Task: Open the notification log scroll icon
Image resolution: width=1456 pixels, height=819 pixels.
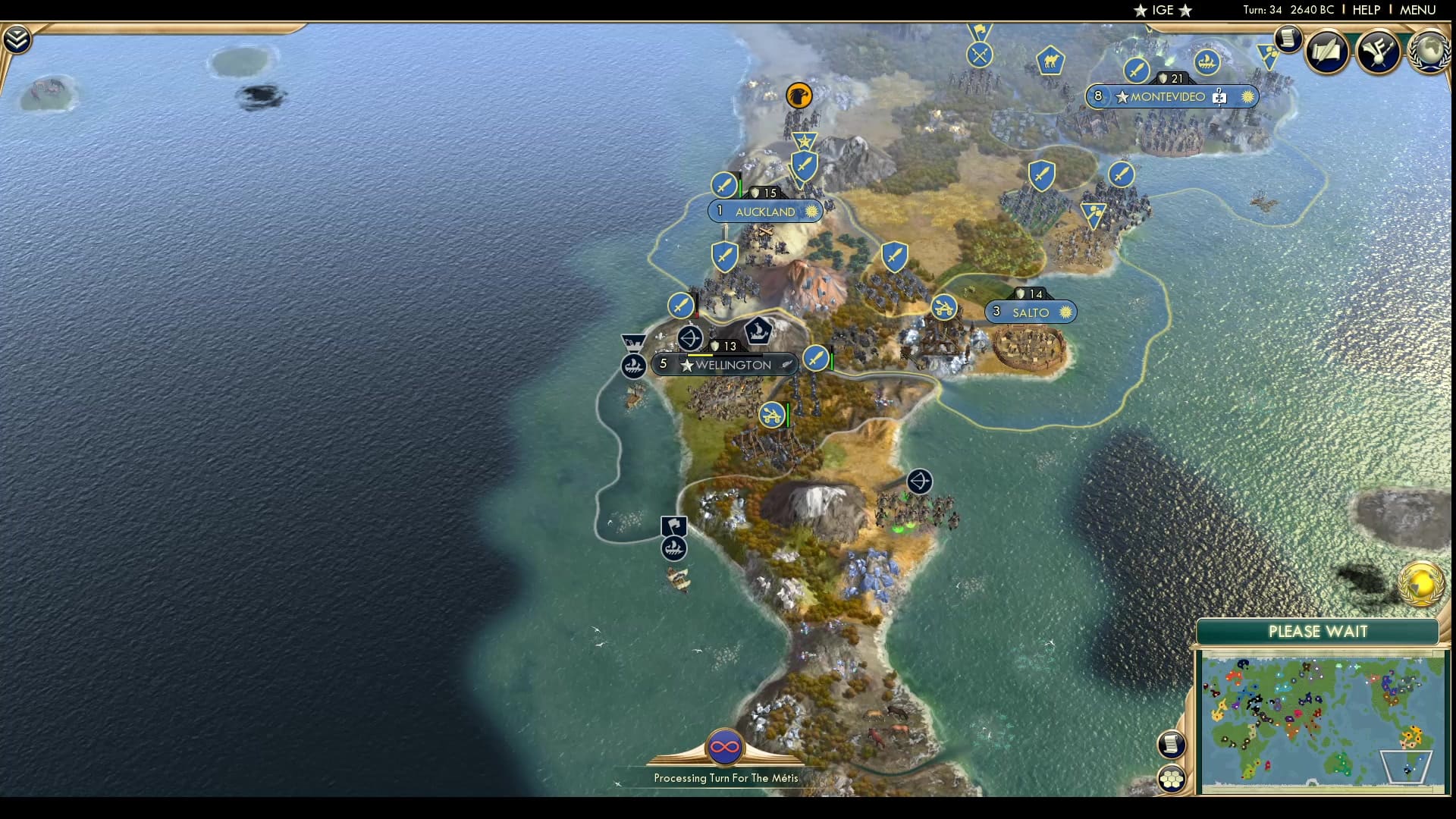Action: 1287,40
